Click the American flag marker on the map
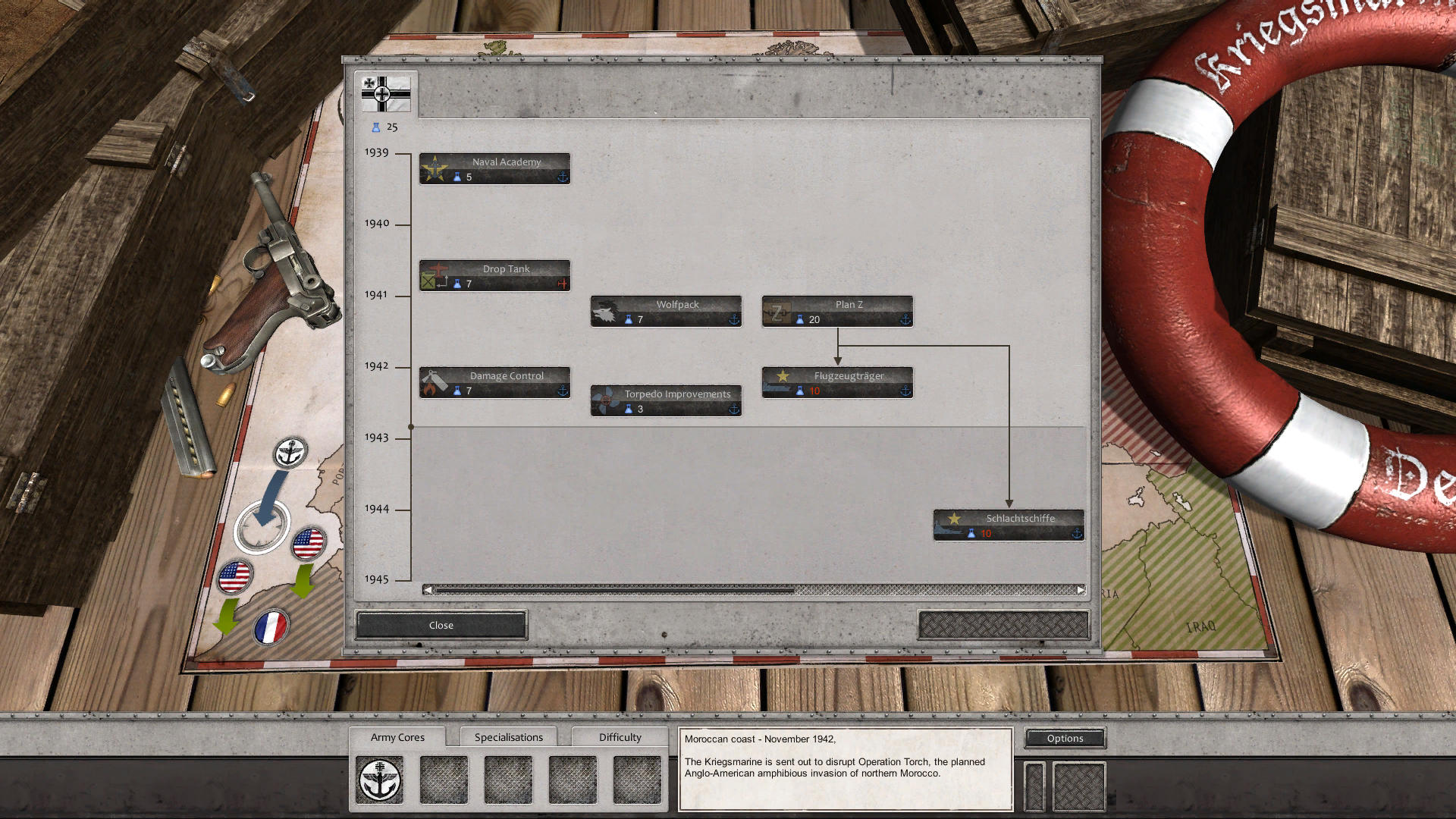 306,543
